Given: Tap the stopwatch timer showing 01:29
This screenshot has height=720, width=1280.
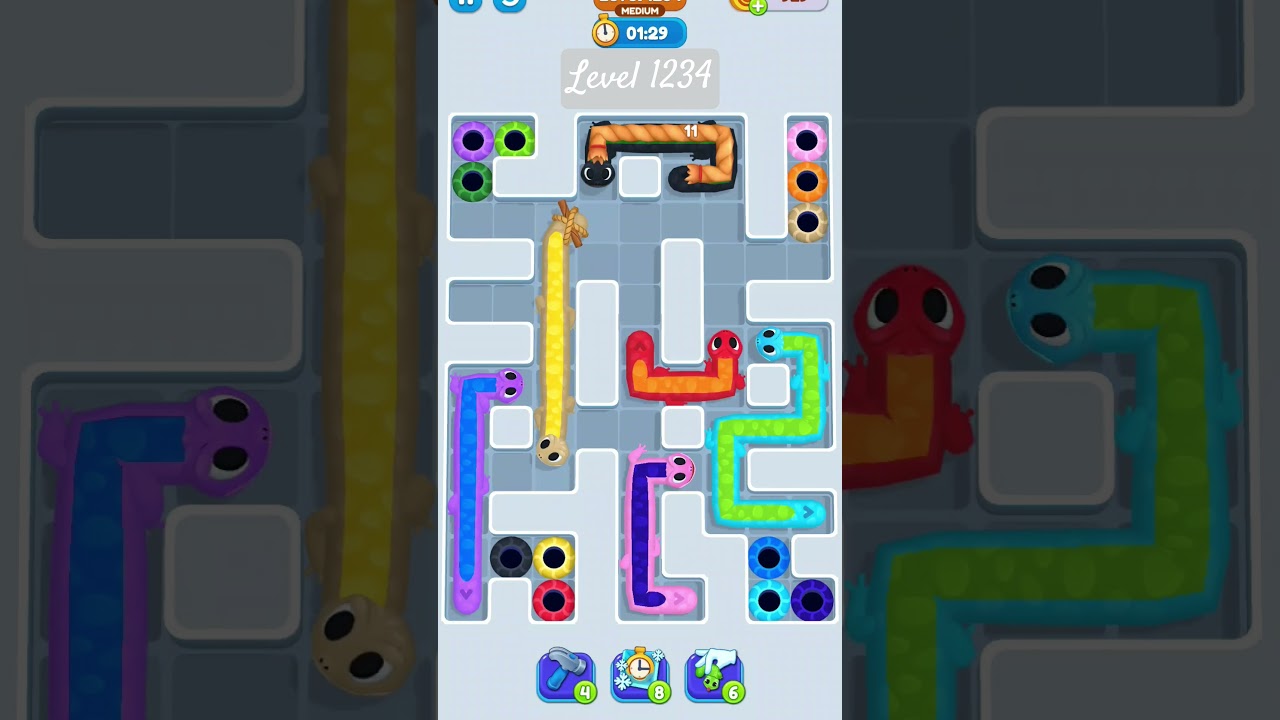Looking at the screenshot, I should click(638, 31).
